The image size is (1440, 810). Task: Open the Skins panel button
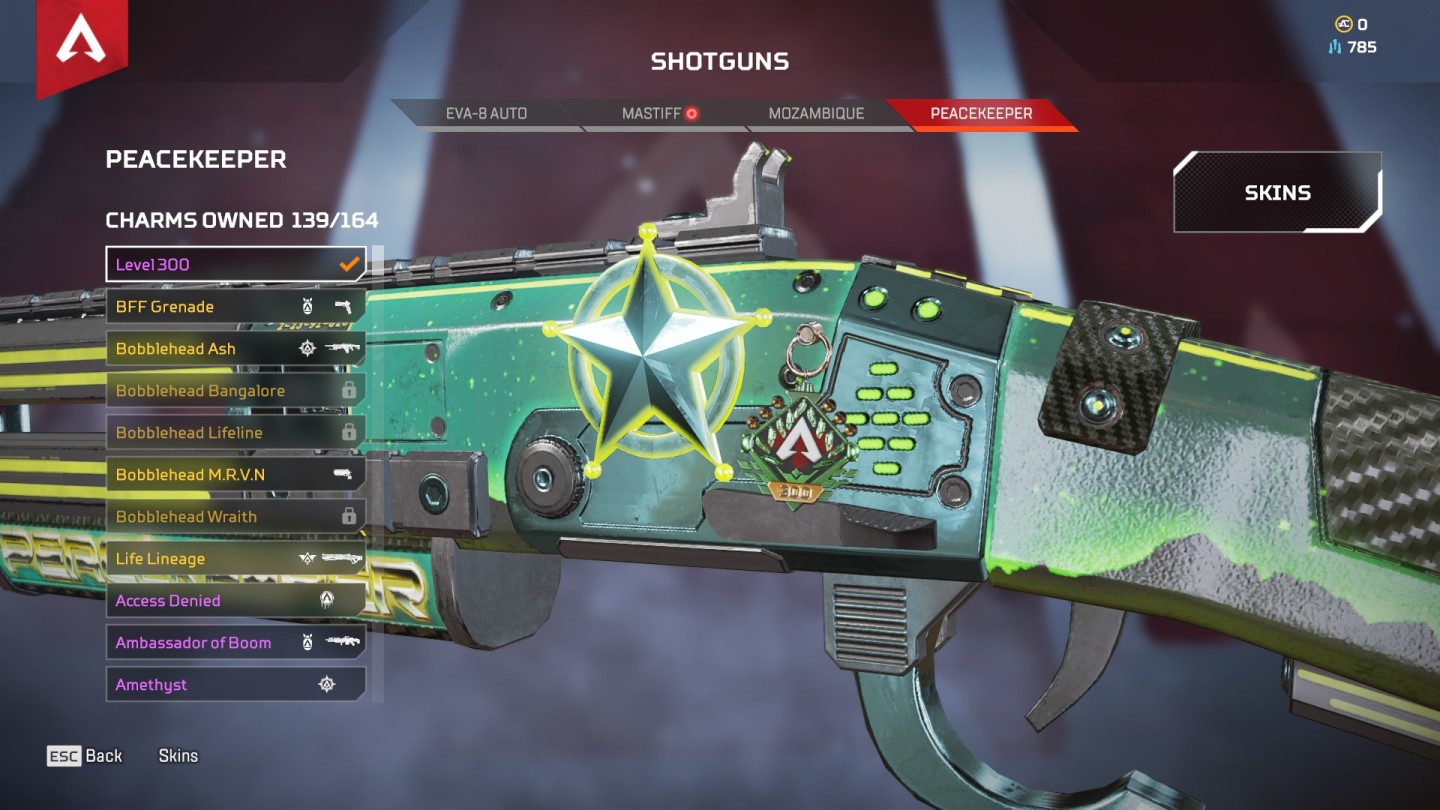[1277, 193]
